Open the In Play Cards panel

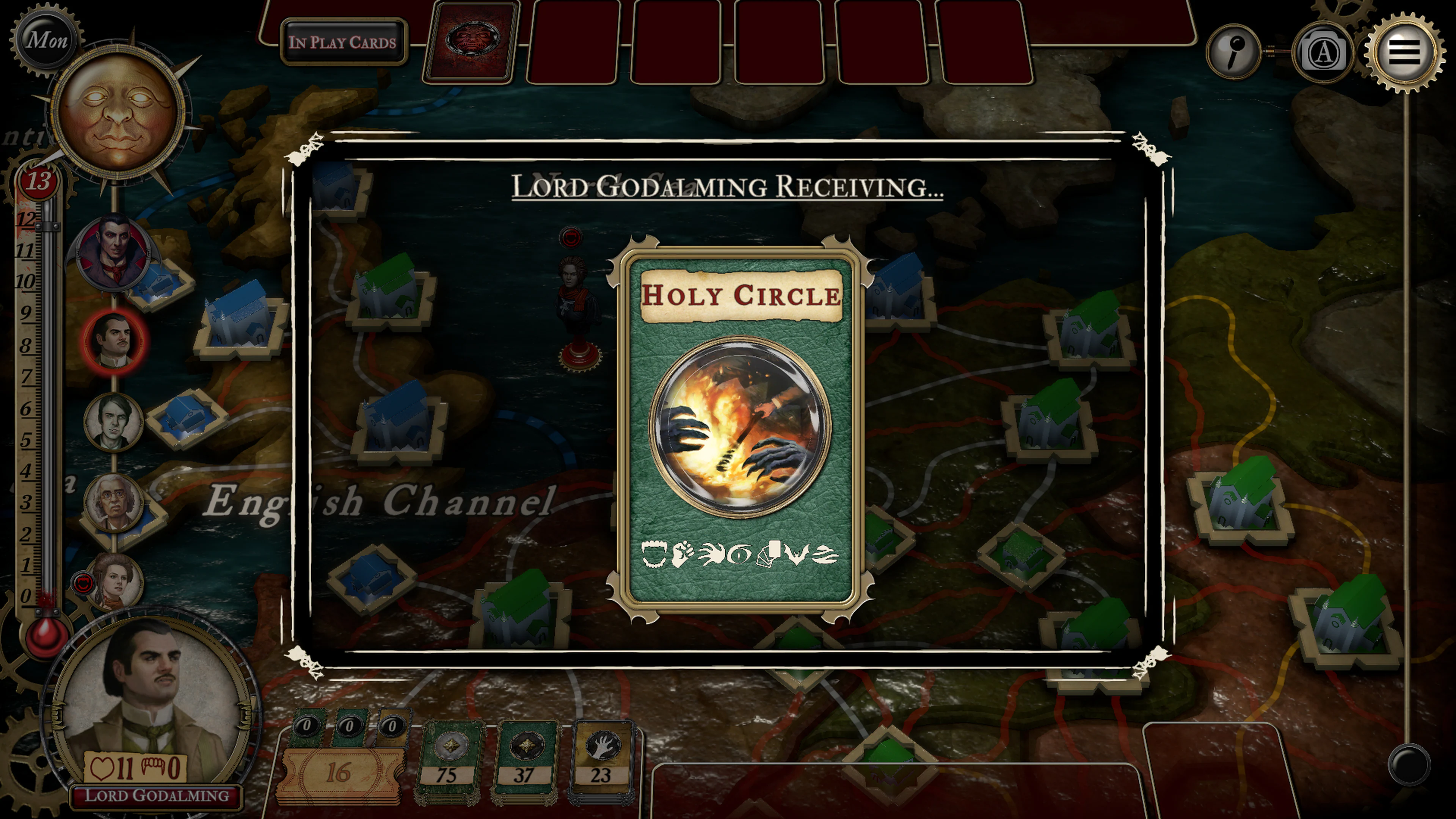343,42
